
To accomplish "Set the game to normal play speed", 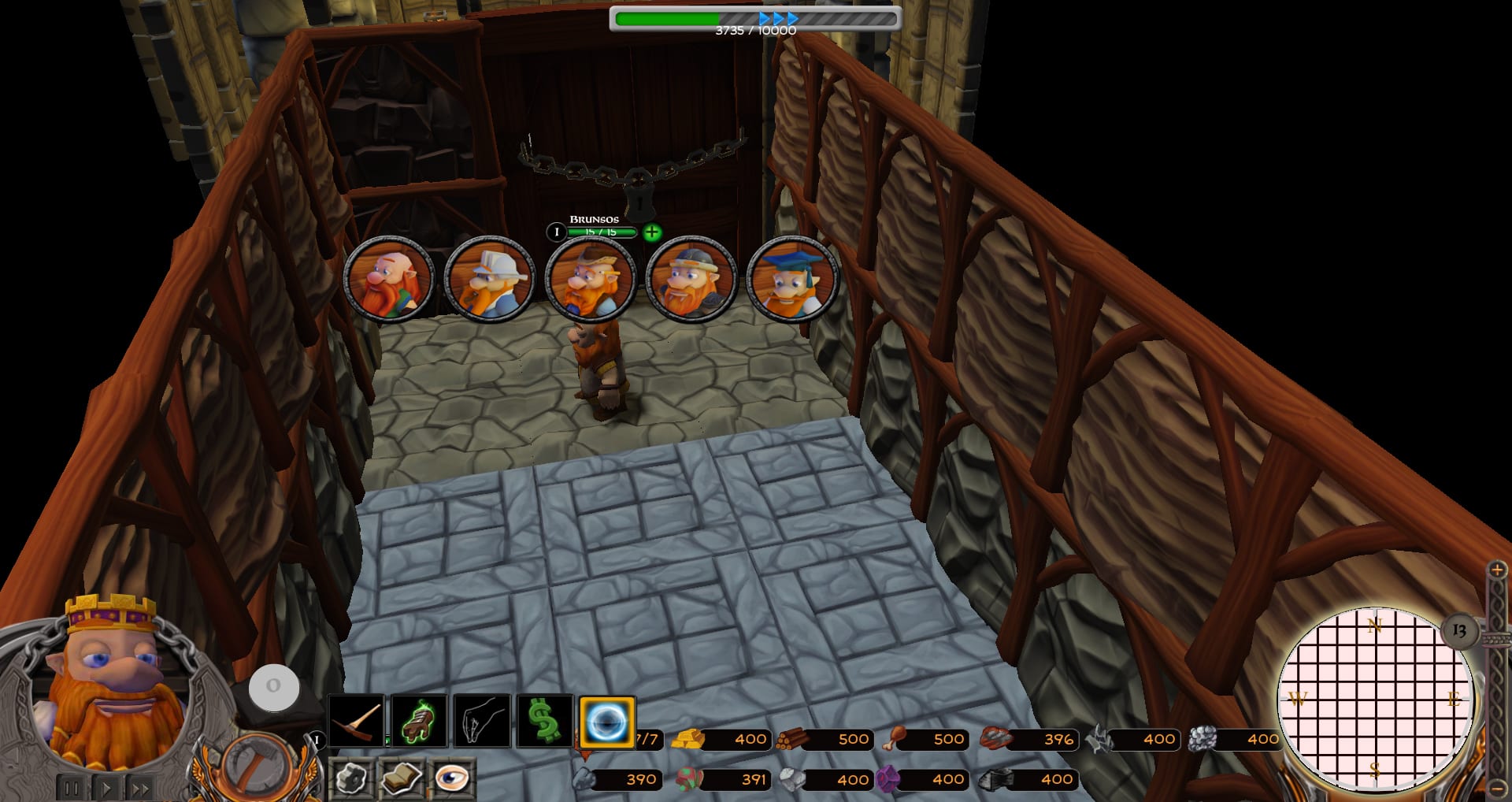I will tap(106, 787).
